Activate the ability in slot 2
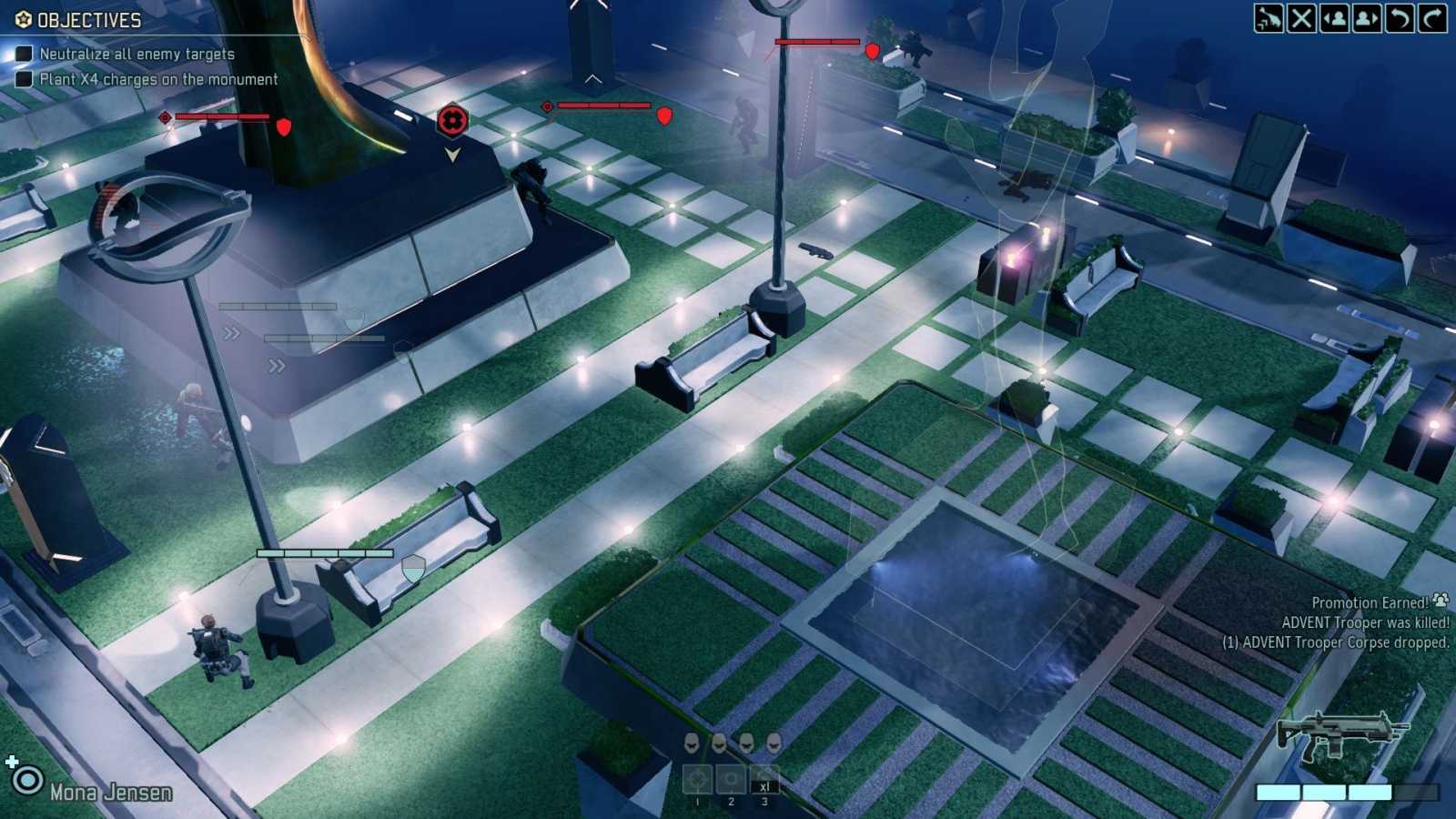 pyautogui.click(x=731, y=779)
